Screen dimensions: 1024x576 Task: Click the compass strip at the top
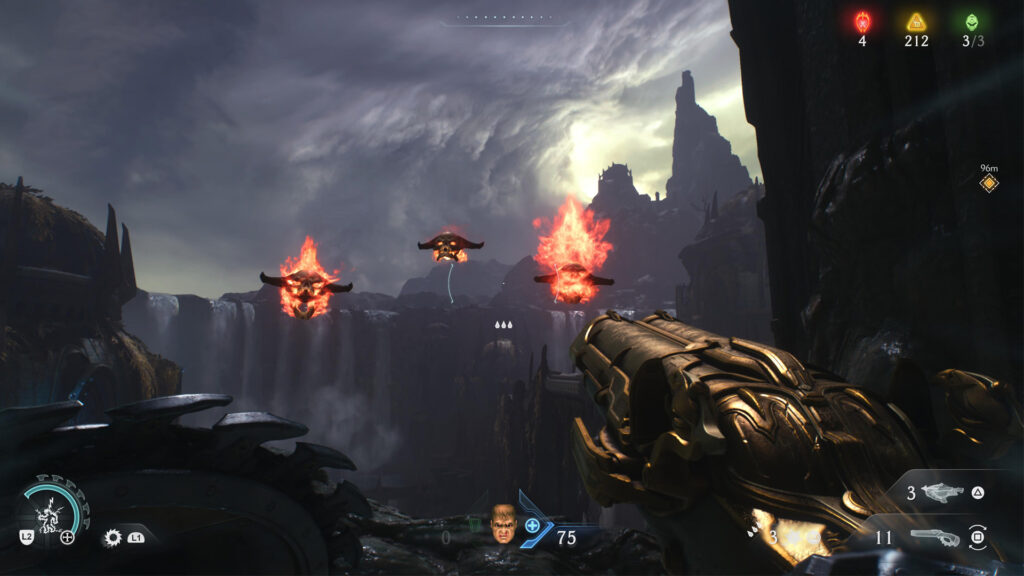click(506, 19)
